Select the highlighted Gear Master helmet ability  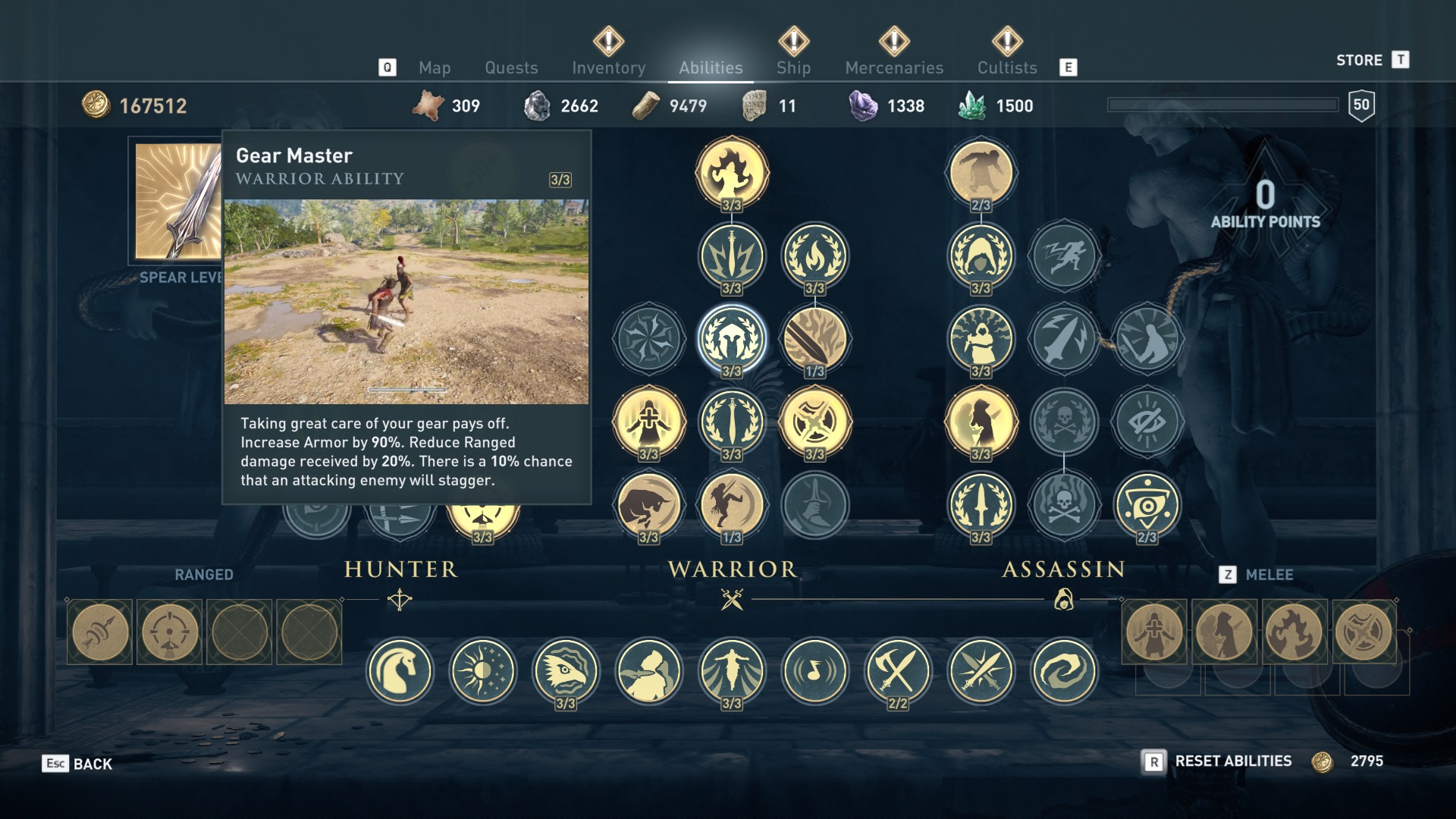coord(732,339)
